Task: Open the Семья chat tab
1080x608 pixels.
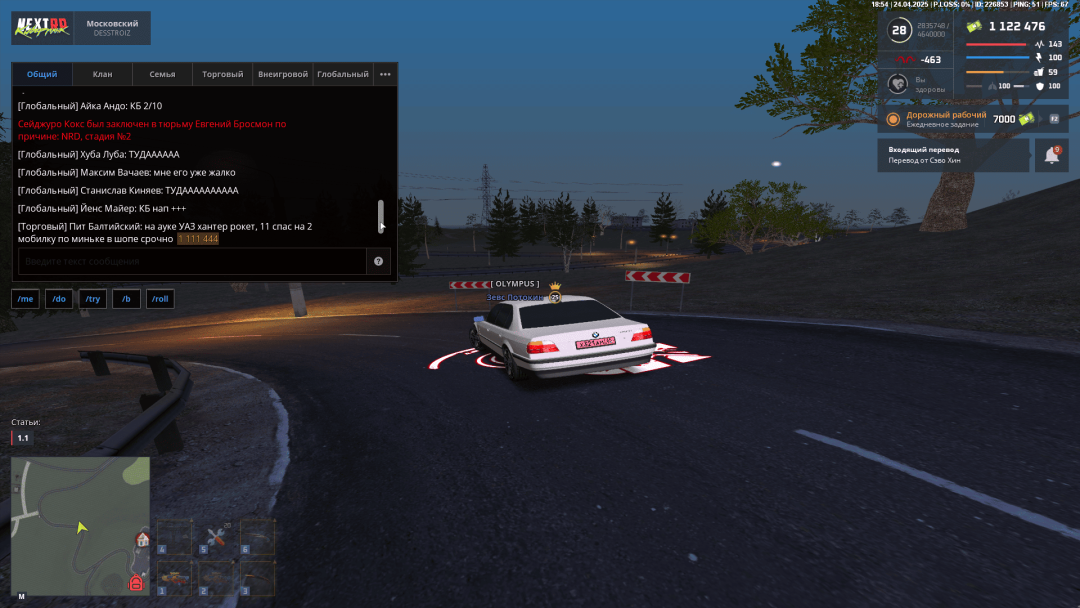Action: click(162, 74)
